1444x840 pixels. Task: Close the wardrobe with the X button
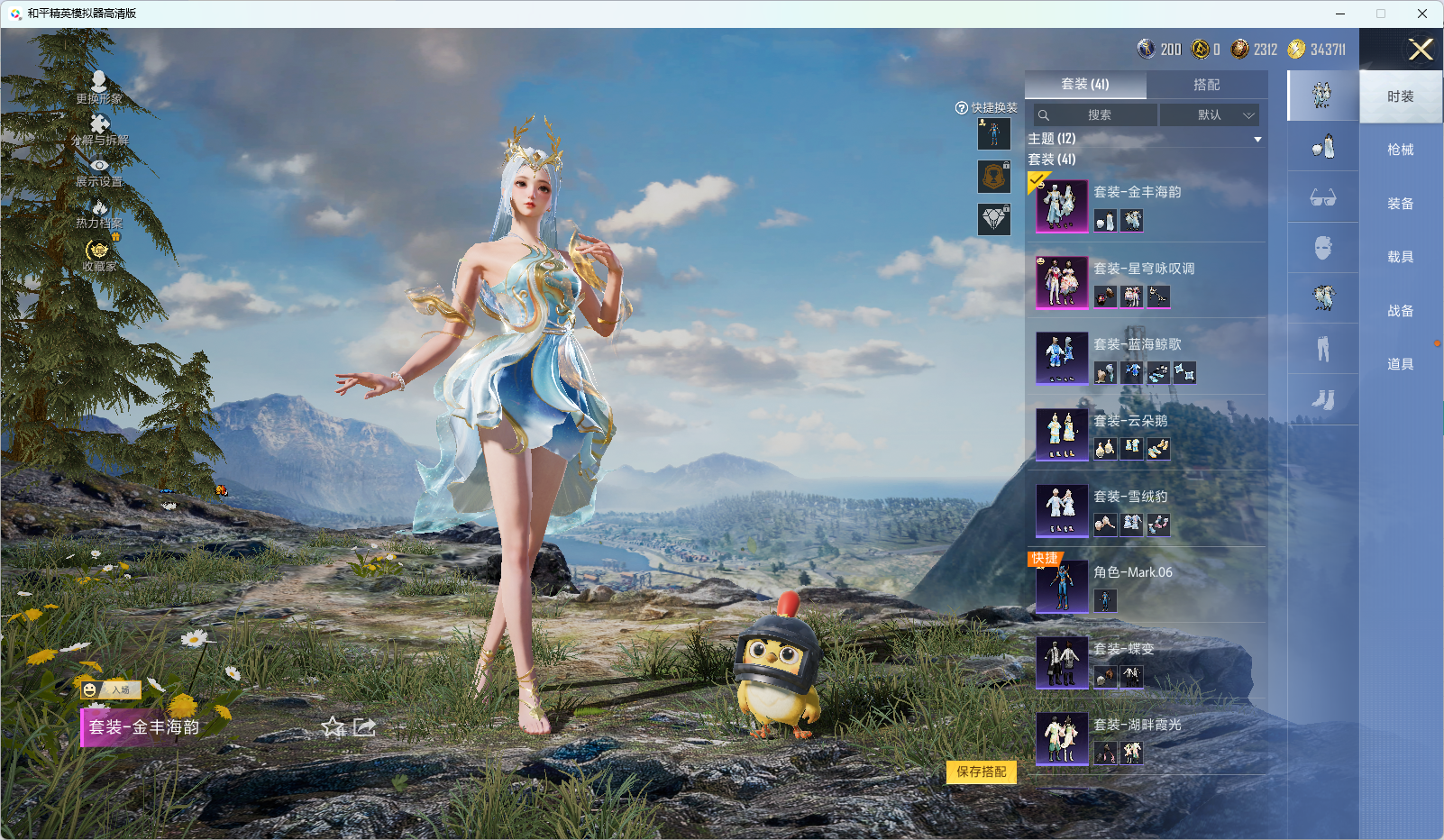(1421, 50)
